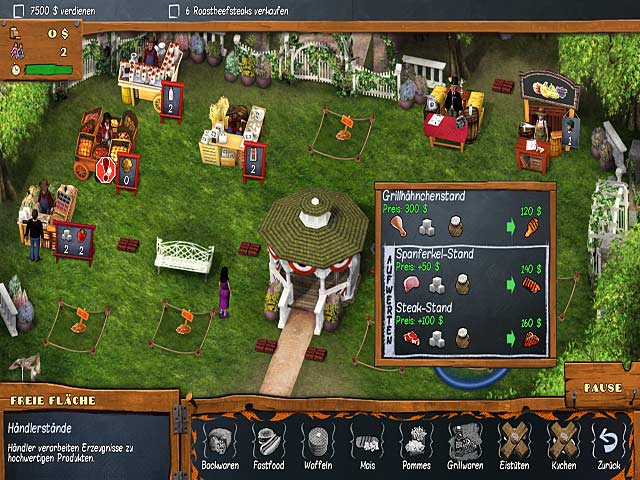Choose the Grillwaren stand category

(x=463, y=444)
